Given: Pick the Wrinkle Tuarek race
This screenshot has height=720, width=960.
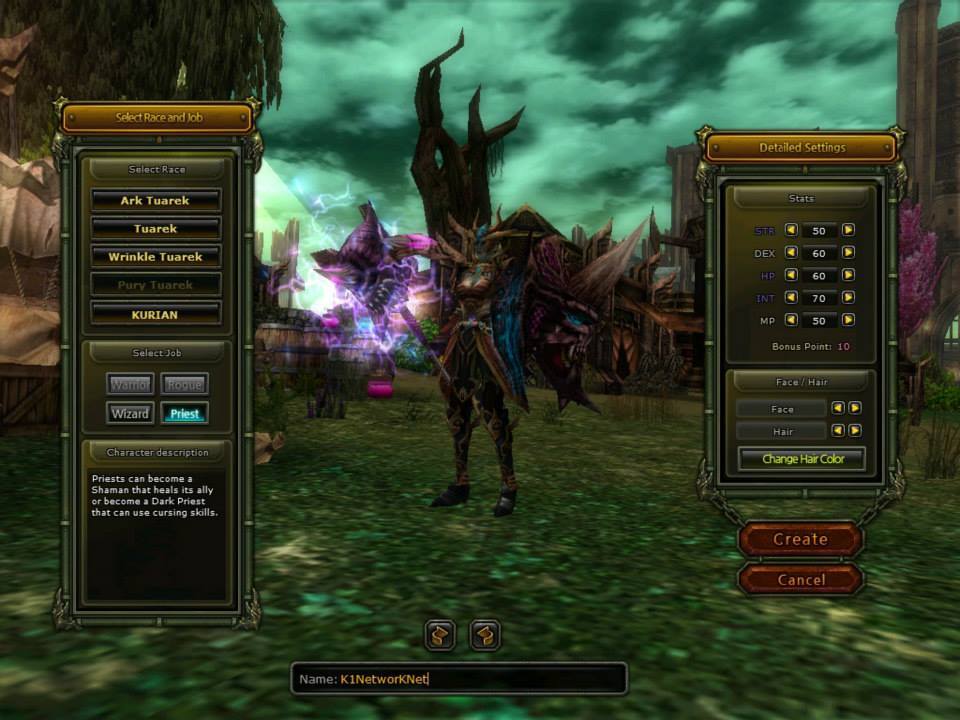Looking at the screenshot, I should tap(155, 257).
